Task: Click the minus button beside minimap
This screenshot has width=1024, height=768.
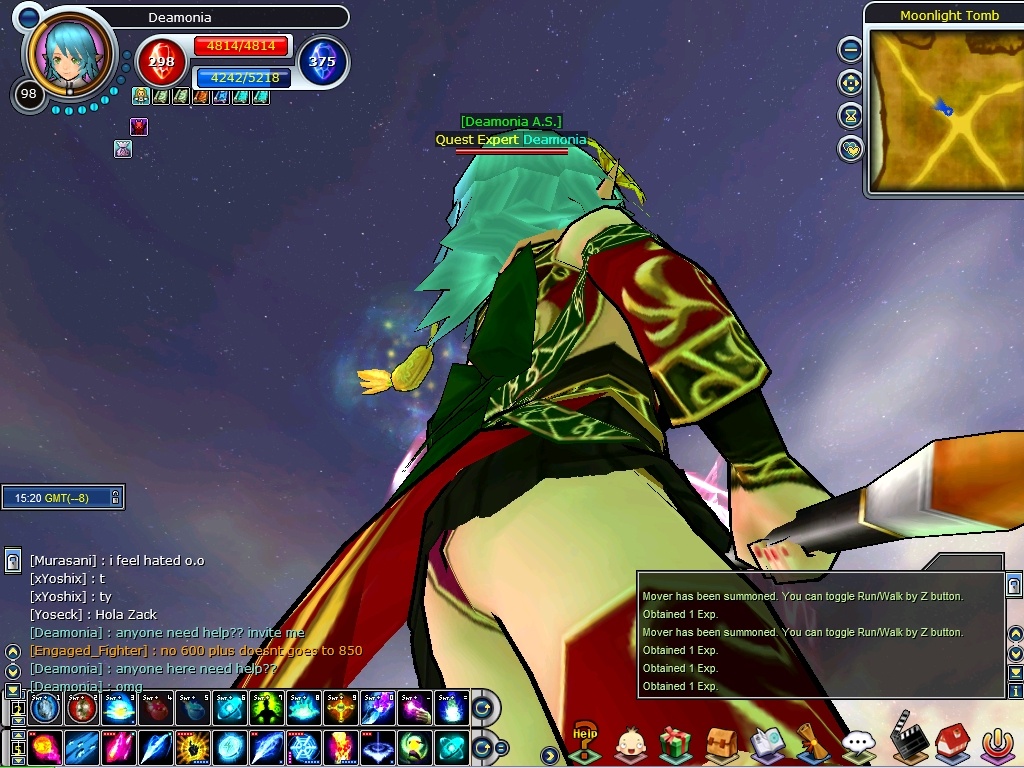Action: click(850, 48)
